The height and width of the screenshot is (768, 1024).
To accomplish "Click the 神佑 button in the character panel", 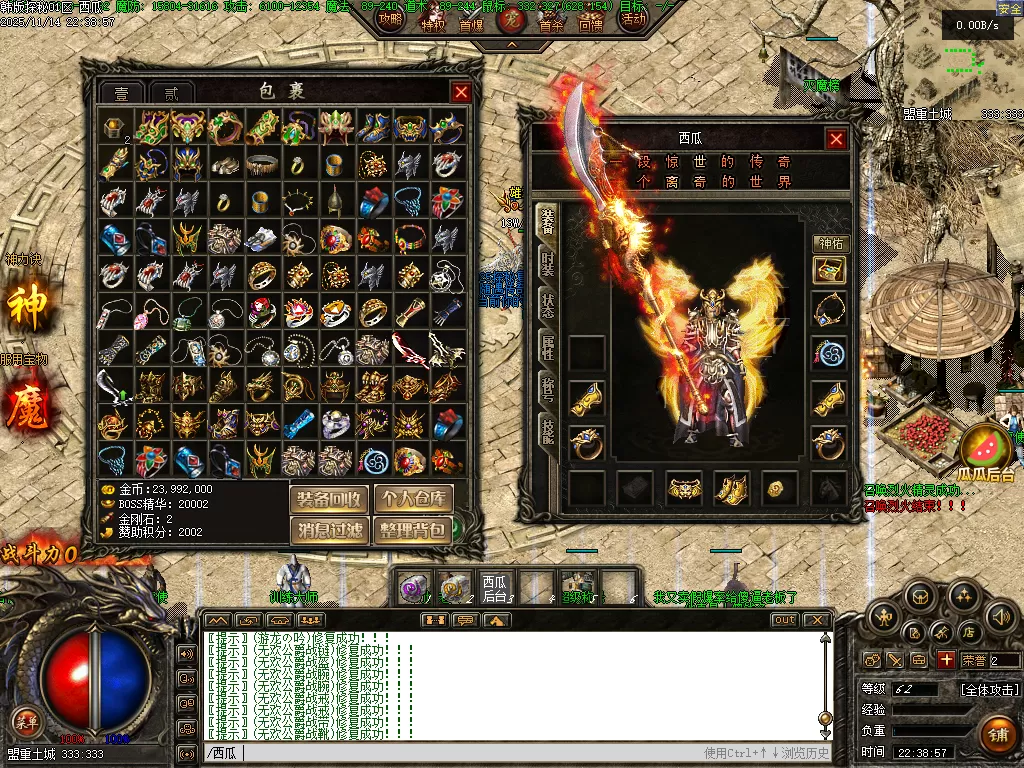I will [x=829, y=243].
